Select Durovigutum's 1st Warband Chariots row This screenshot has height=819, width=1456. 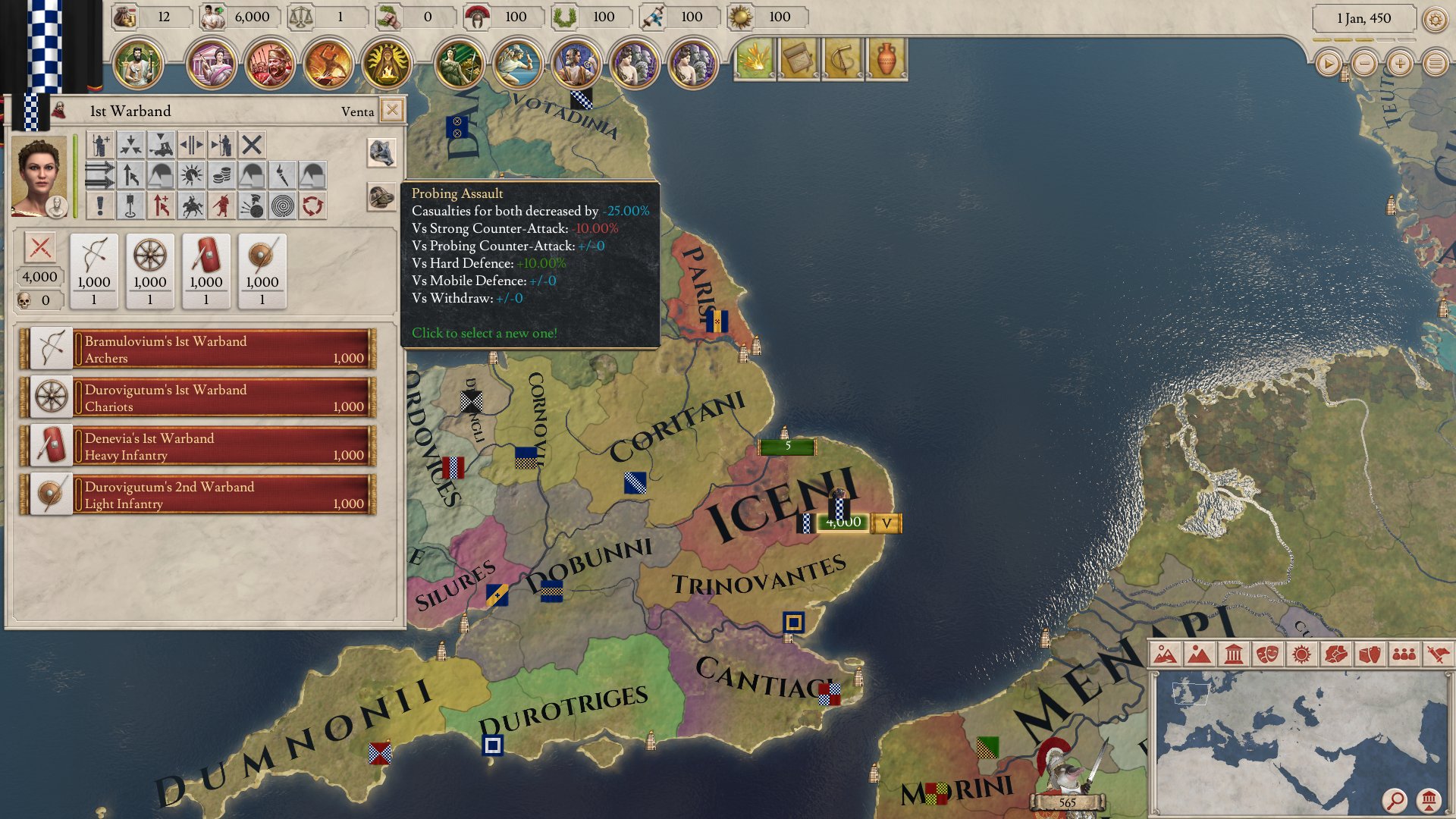199,397
